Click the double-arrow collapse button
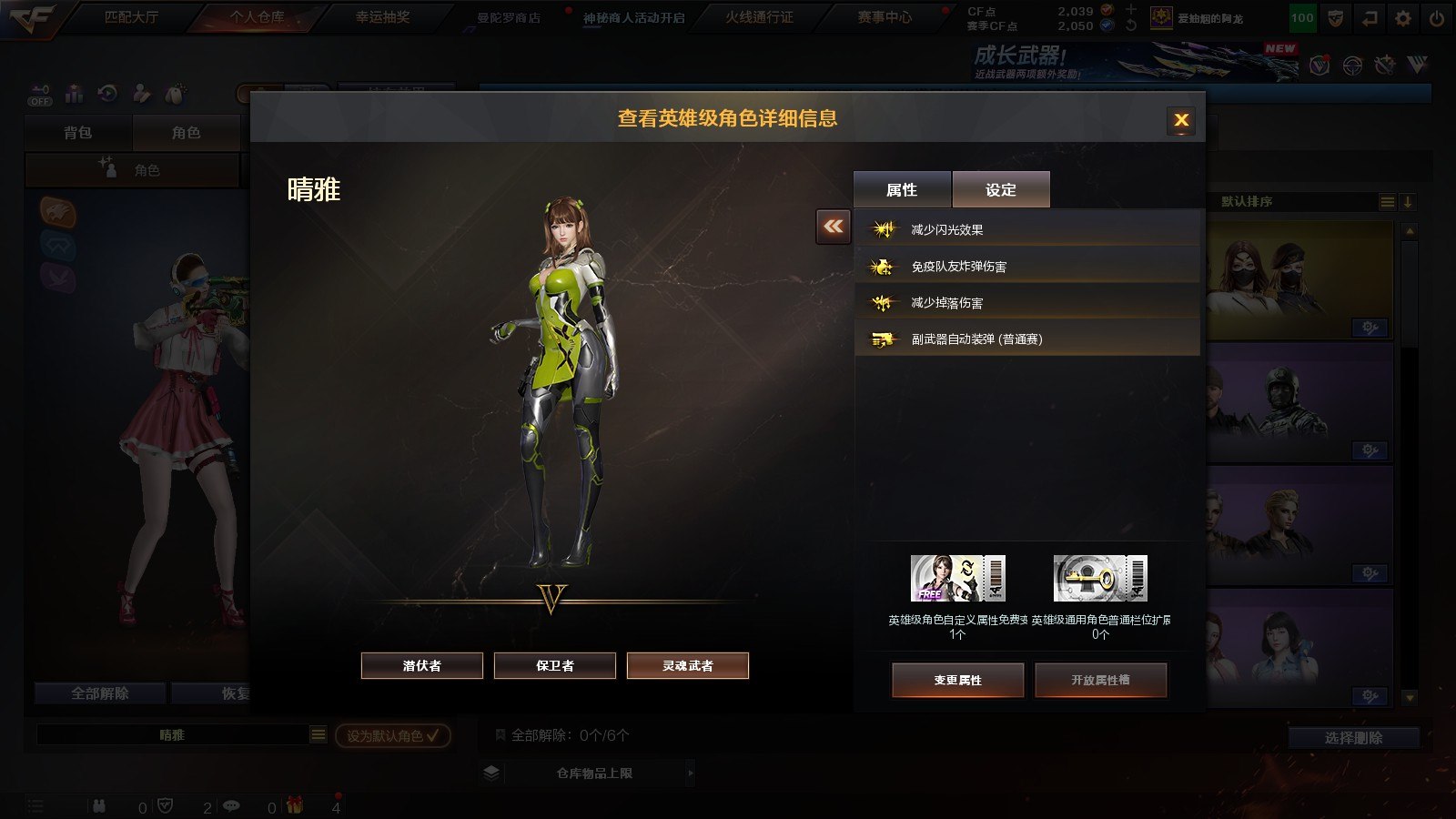Viewport: 1456px width, 819px height. pyautogui.click(x=834, y=227)
